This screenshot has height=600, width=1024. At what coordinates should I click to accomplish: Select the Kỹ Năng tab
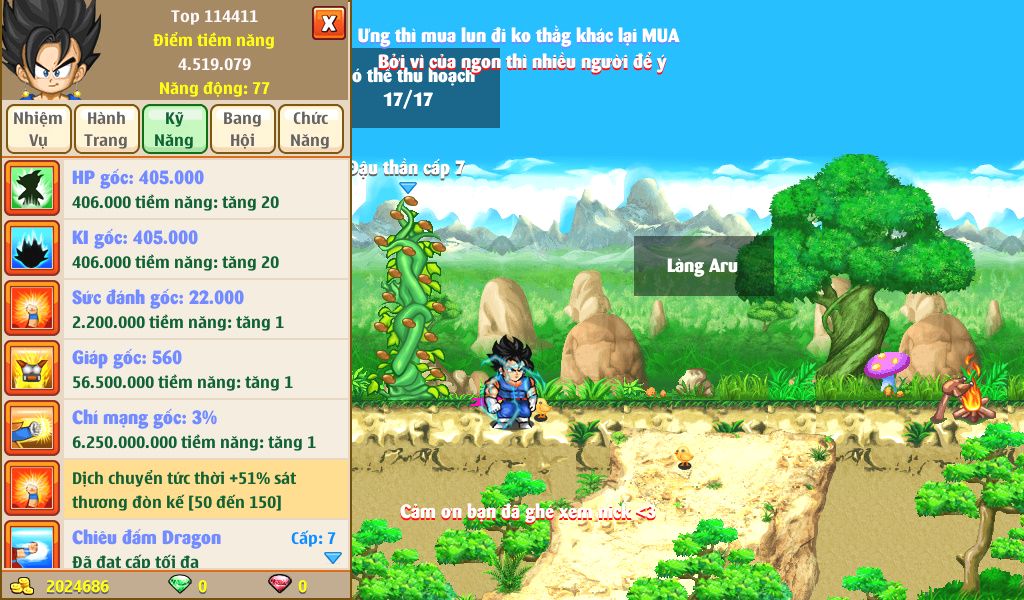point(174,129)
